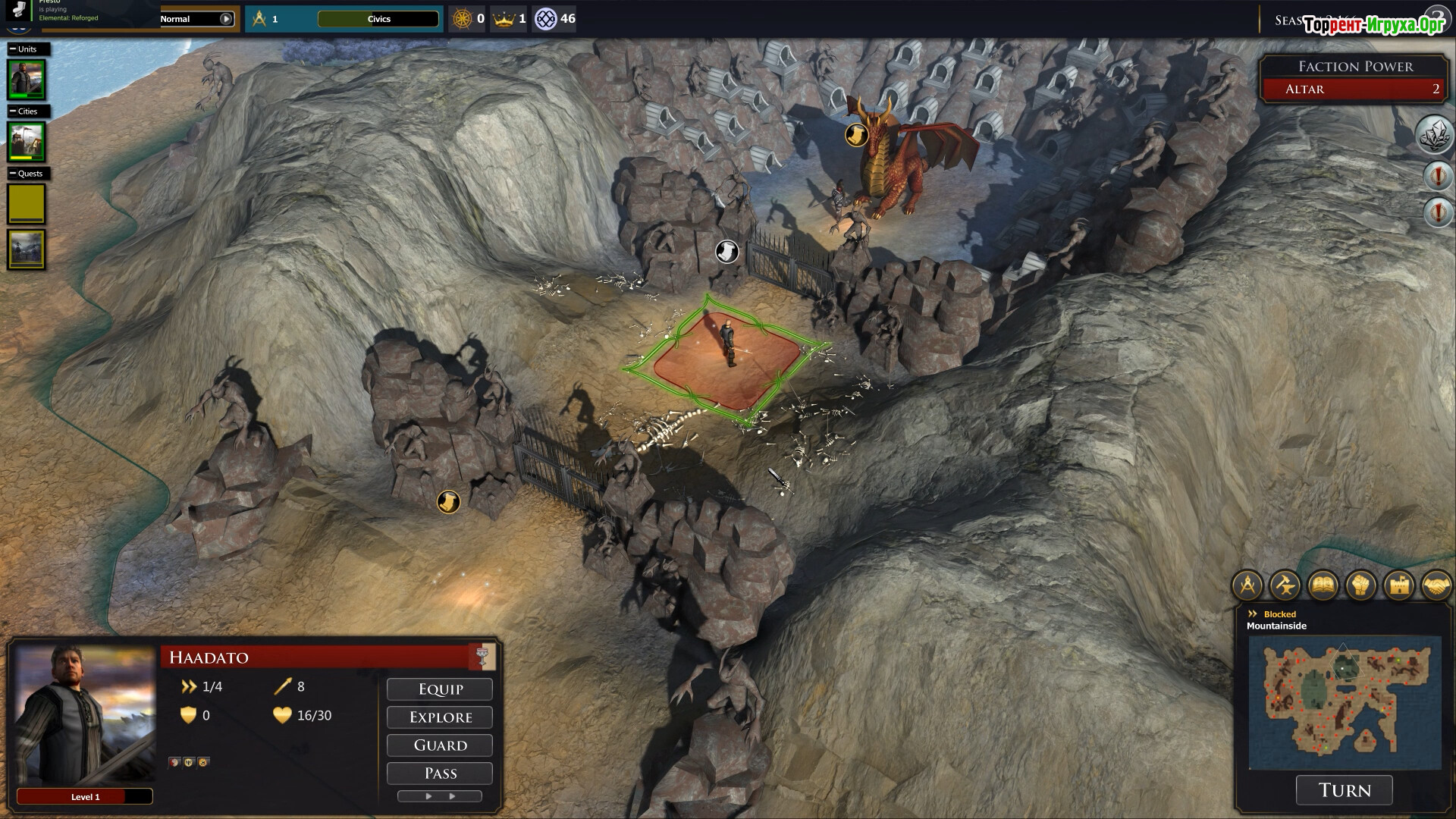Open the handshake diplomacy icon
Image resolution: width=1456 pixels, height=819 pixels.
click(x=1436, y=585)
